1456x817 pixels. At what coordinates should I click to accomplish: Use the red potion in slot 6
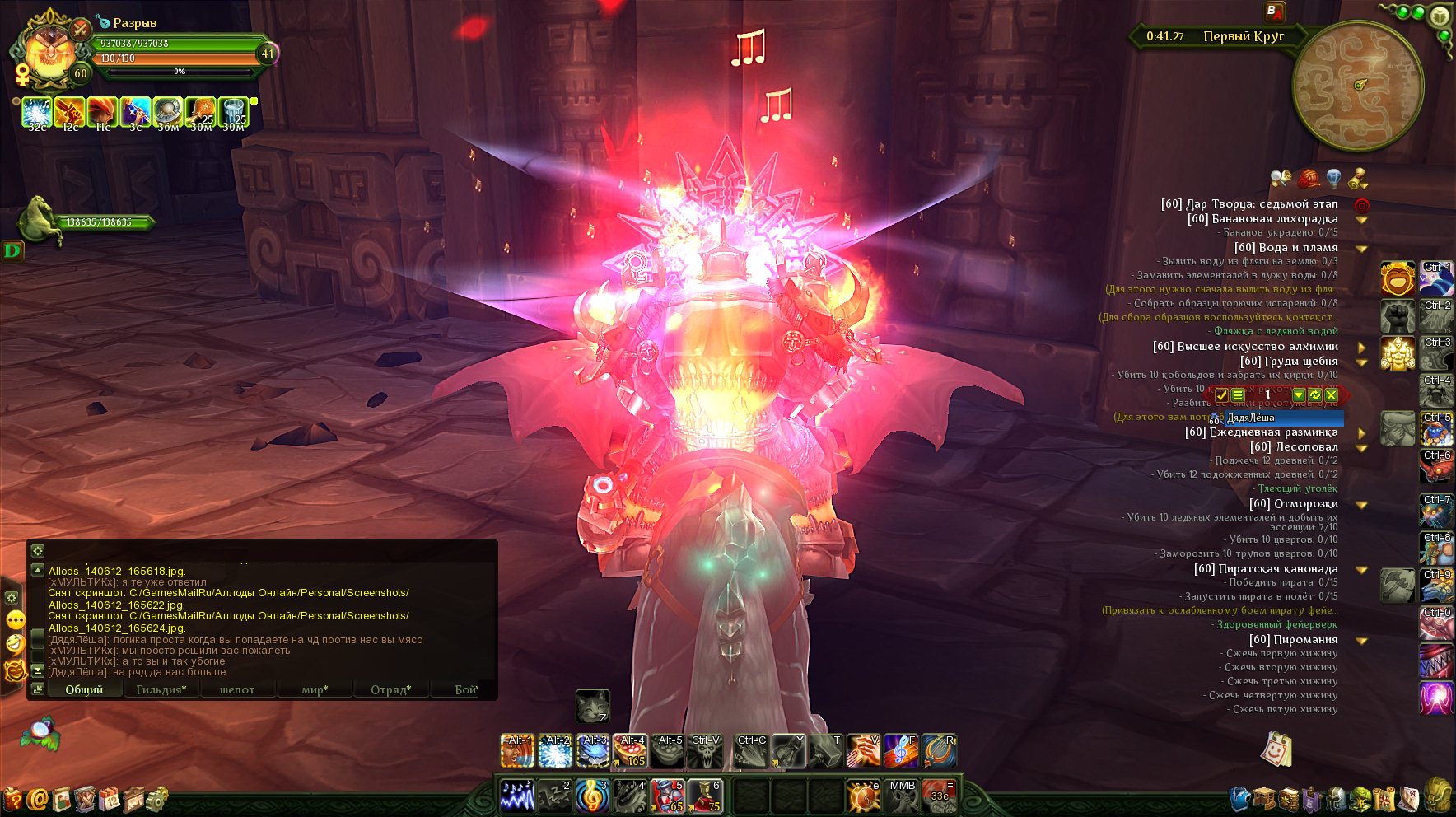coord(705,796)
